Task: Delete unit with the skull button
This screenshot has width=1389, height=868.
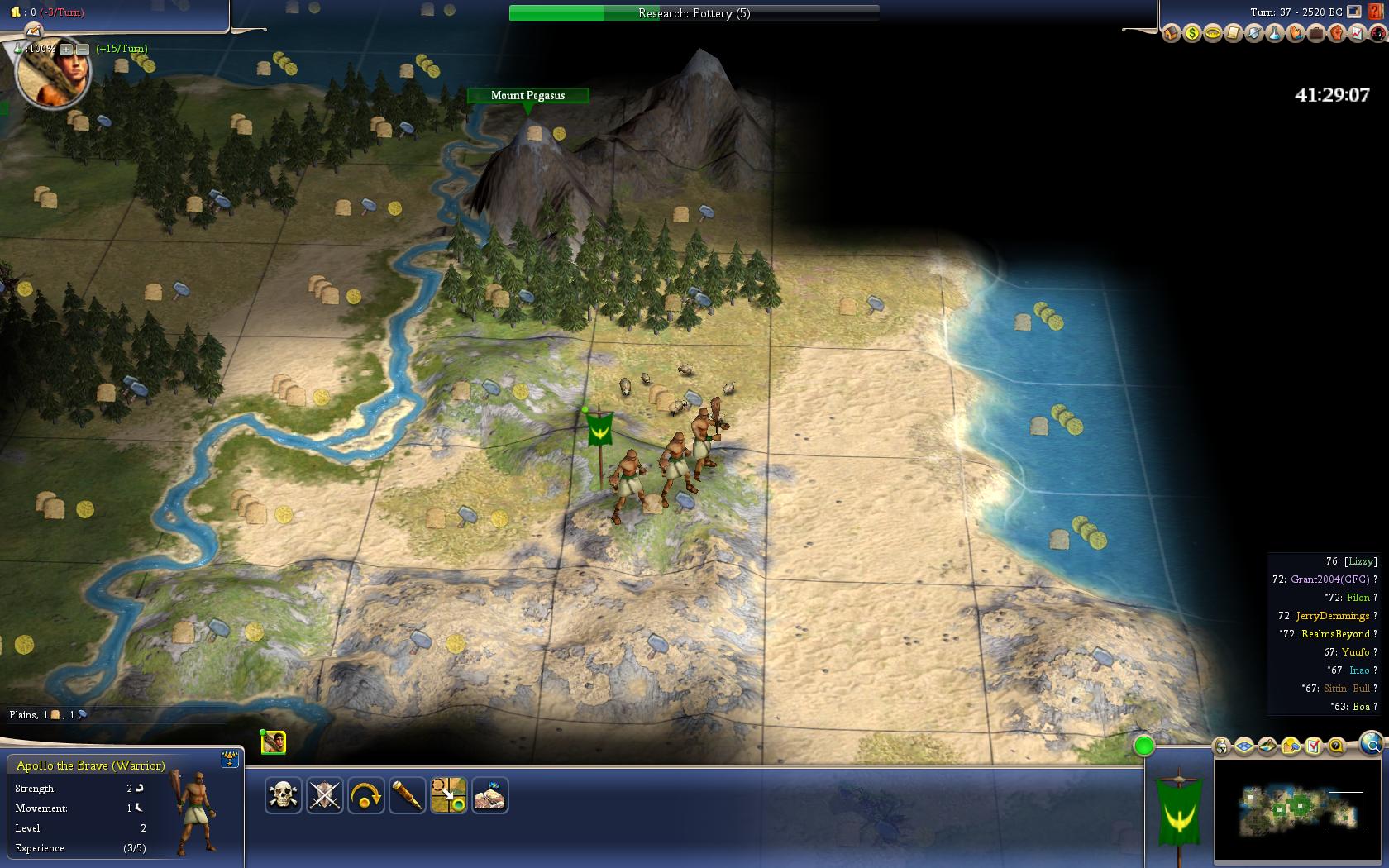Action: point(284,796)
